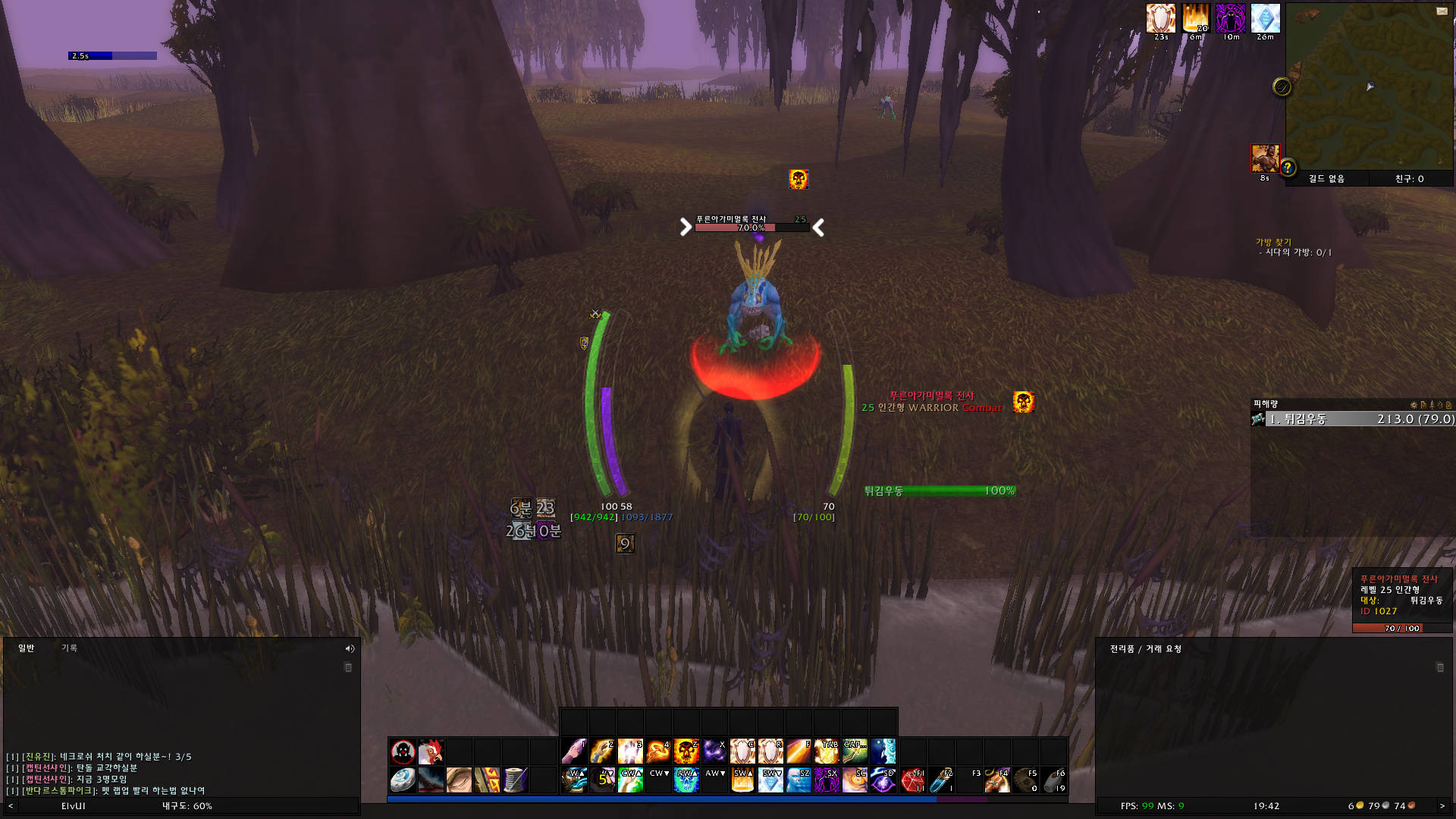Switch to the 기록 chat tab
Image resolution: width=1456 pixels, height=819 pixels.
coord(69,648)
